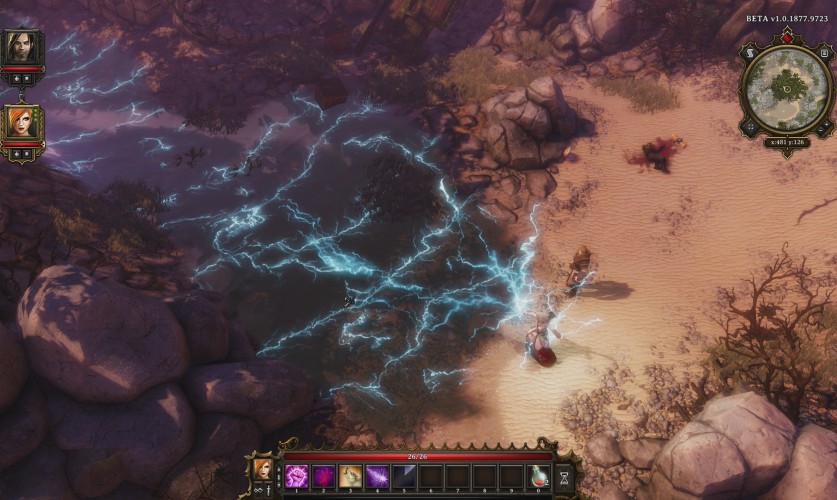The height and width of the screenshot is (500, 837).
Task: Activate the purple streak skill in slot 4
Action: (377, 476)
